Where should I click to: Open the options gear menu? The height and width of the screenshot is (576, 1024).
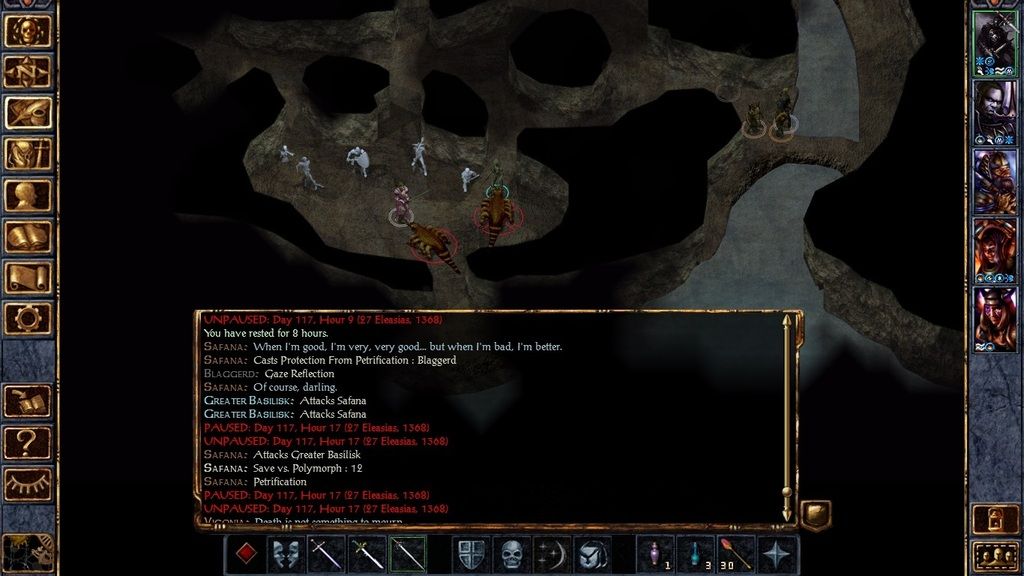coord(28,318)
